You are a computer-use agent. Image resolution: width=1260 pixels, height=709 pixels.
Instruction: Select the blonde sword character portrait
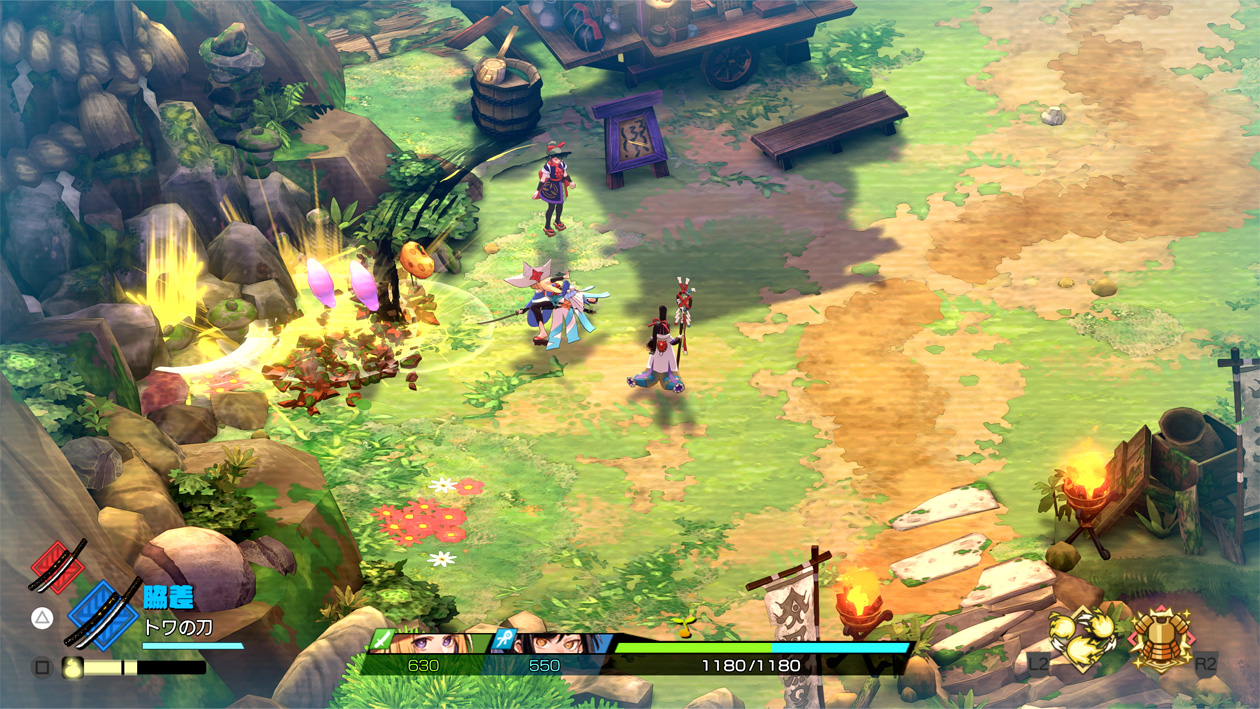coord(430,642)
